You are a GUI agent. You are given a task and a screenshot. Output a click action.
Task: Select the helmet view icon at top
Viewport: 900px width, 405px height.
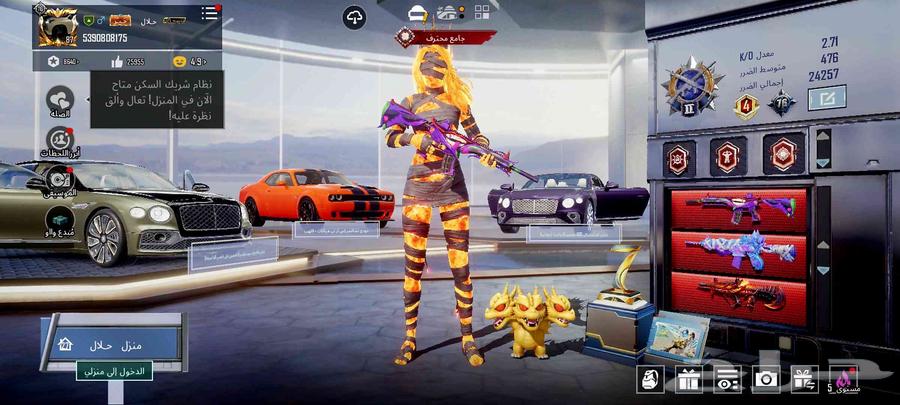418,12
